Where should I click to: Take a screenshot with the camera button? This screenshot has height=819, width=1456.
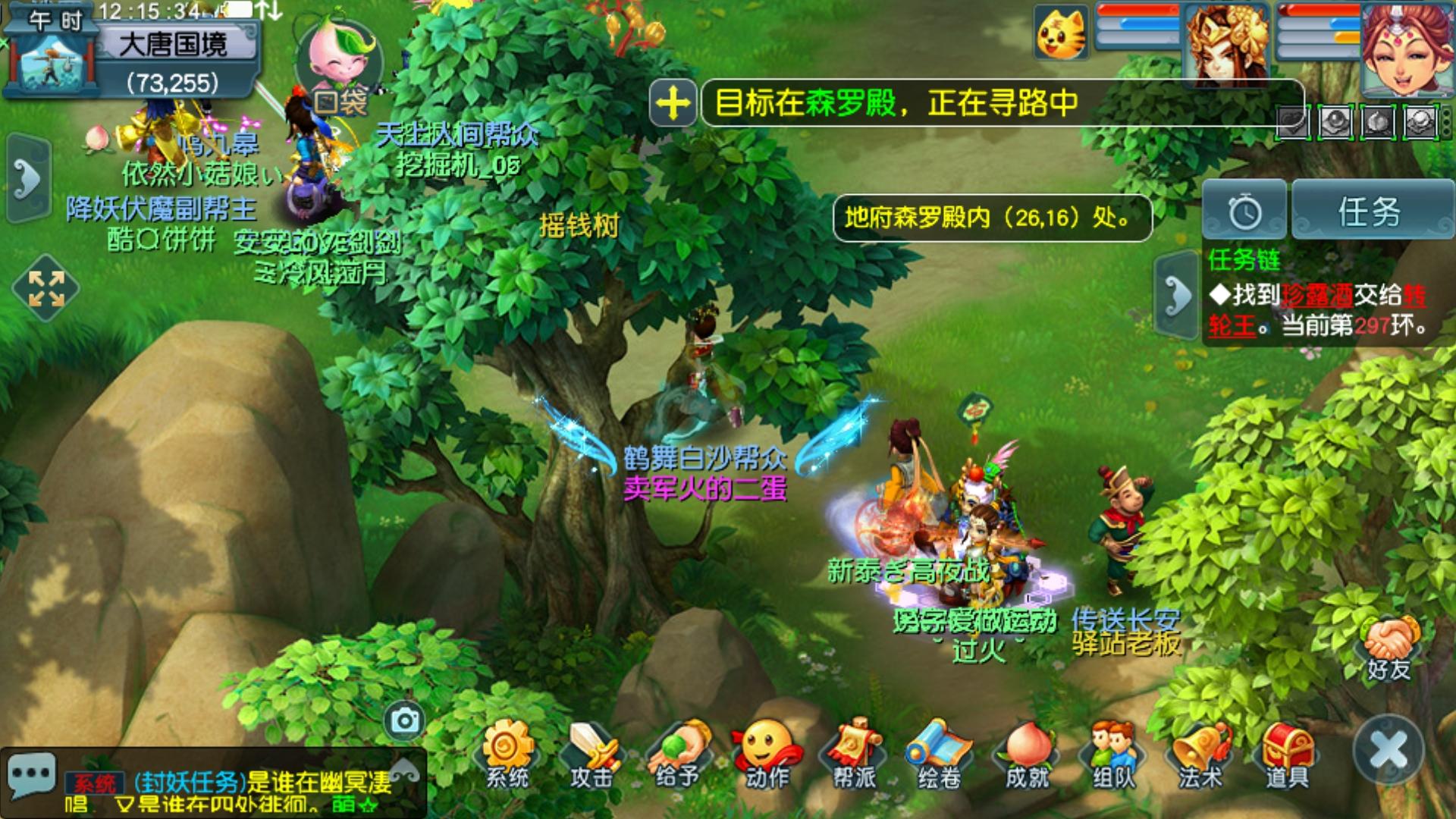click(x=405, y=720)
